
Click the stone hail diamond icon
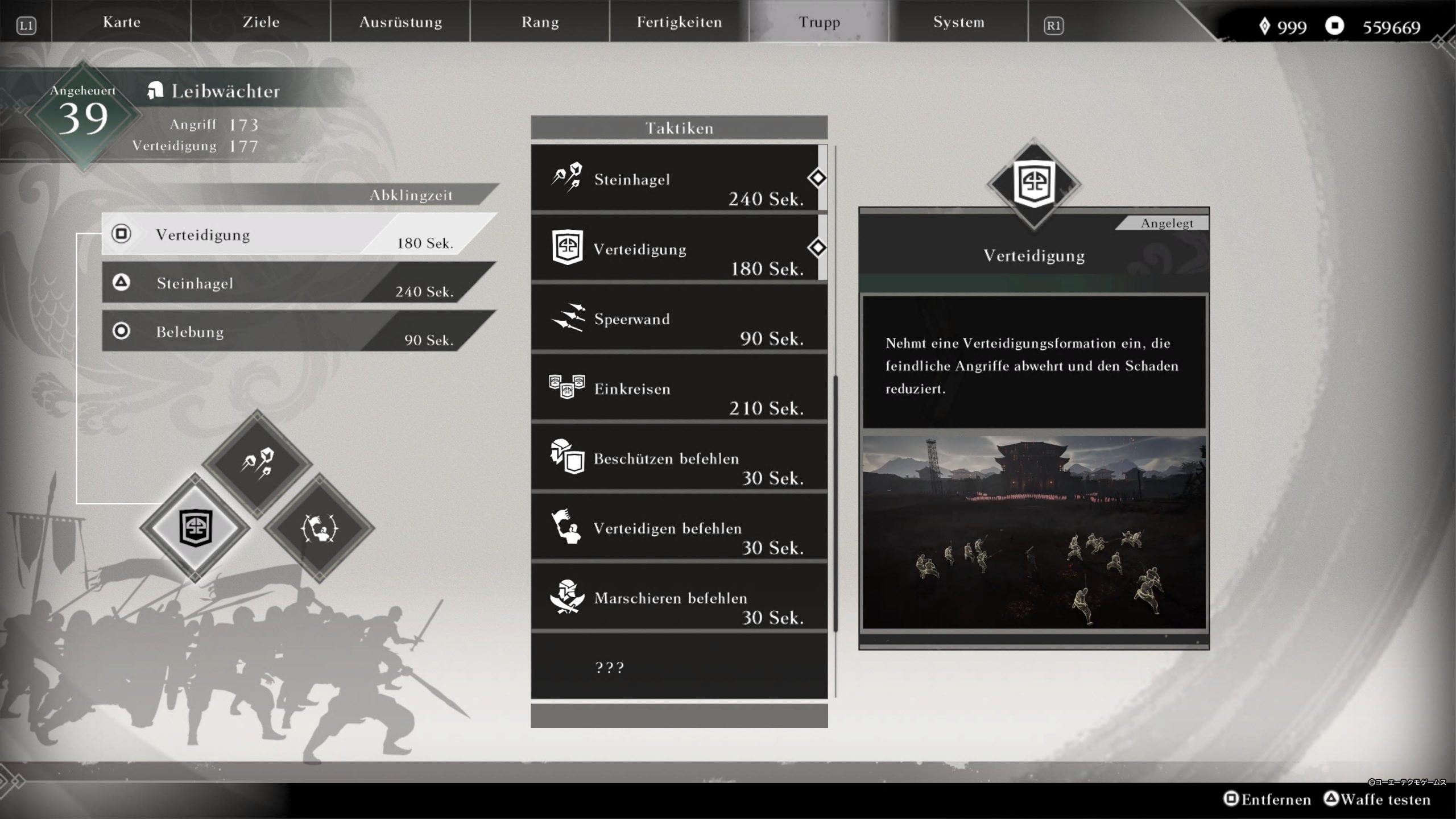click(x=257, y=463)
